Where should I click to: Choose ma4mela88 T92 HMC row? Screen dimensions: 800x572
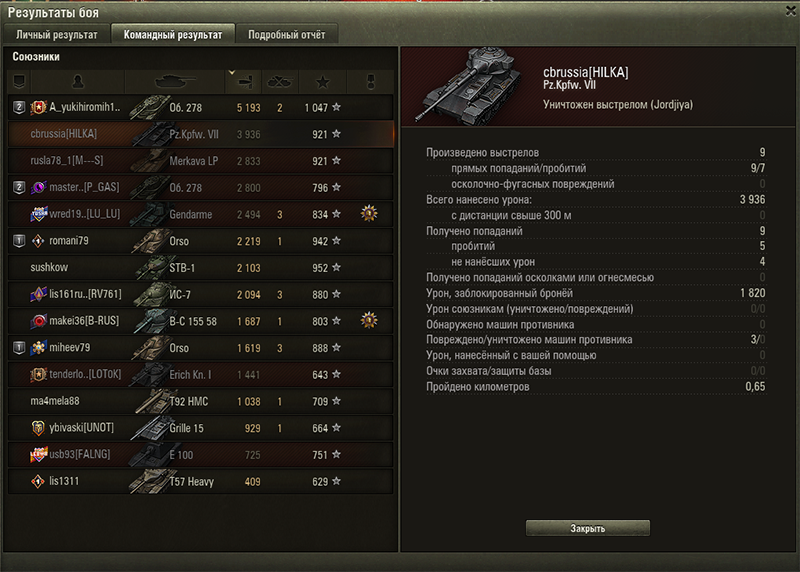[200, 401]
